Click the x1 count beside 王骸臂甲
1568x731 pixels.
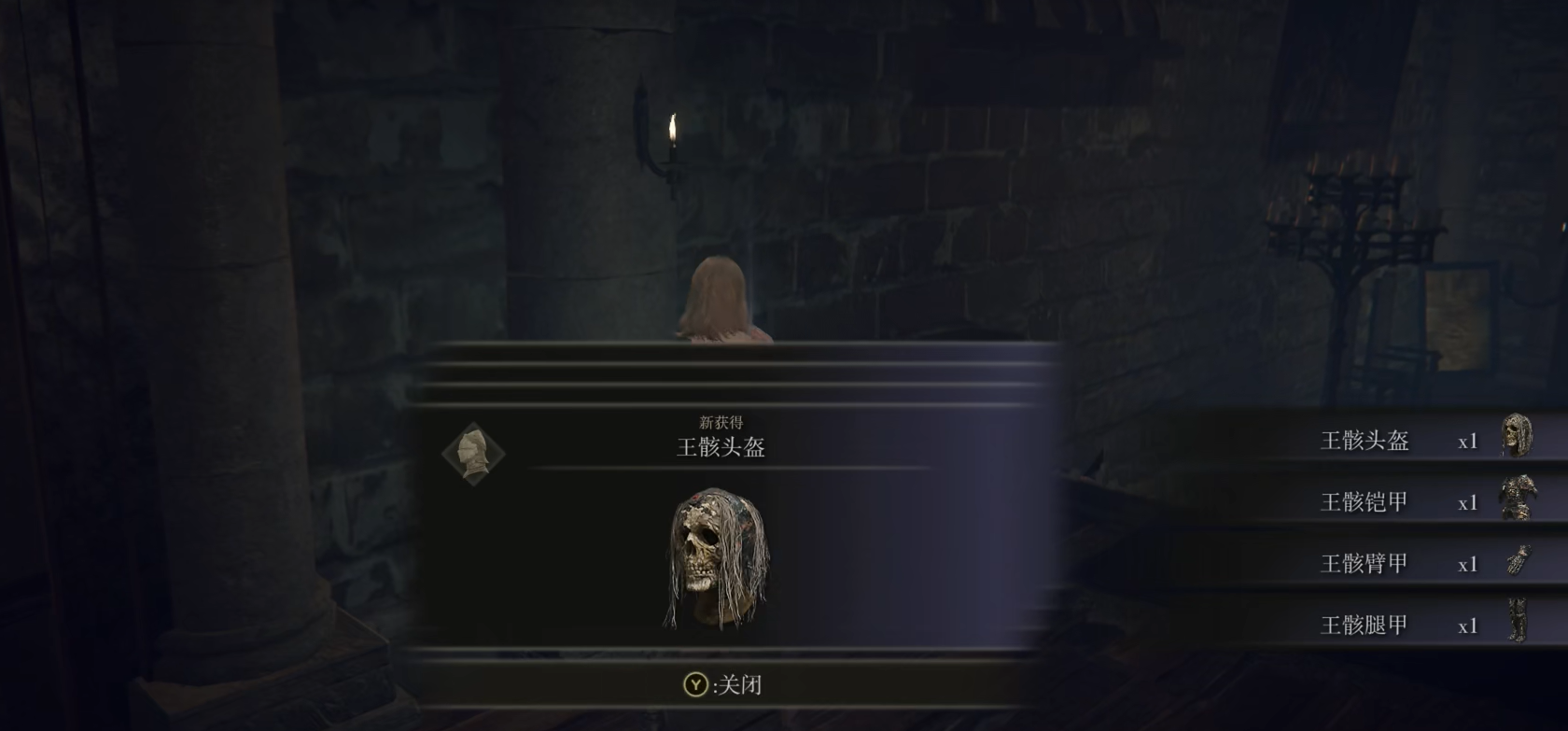click(1468, 562)
